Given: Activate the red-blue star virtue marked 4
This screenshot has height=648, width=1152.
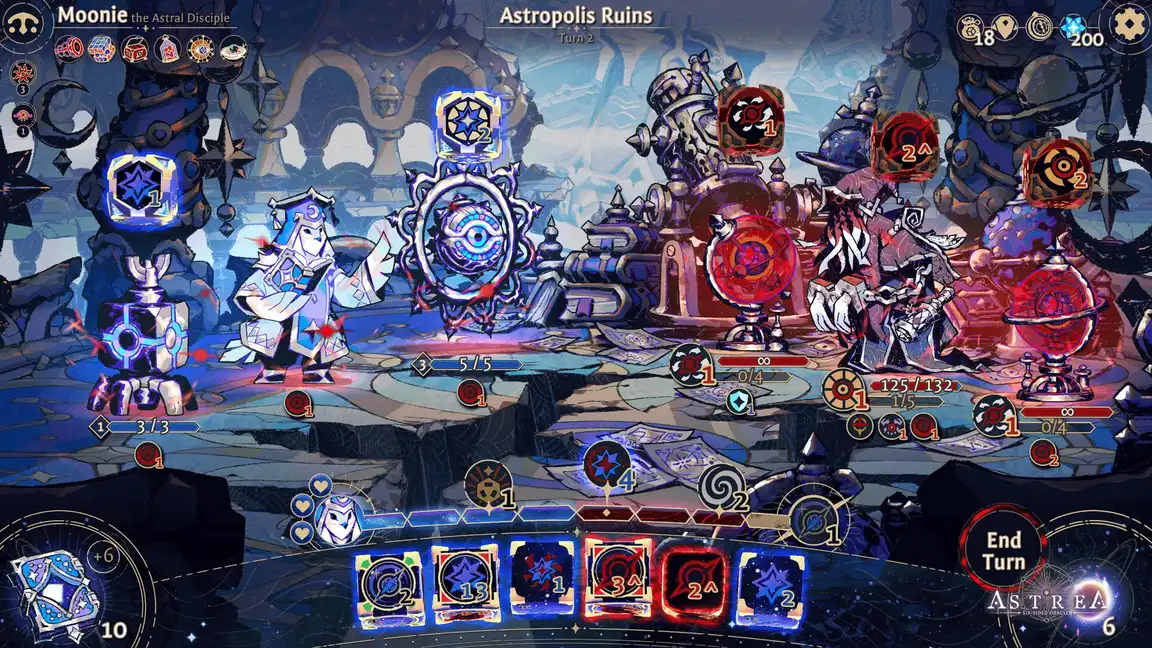Looking at the screenshot, I should coord(606,466).
